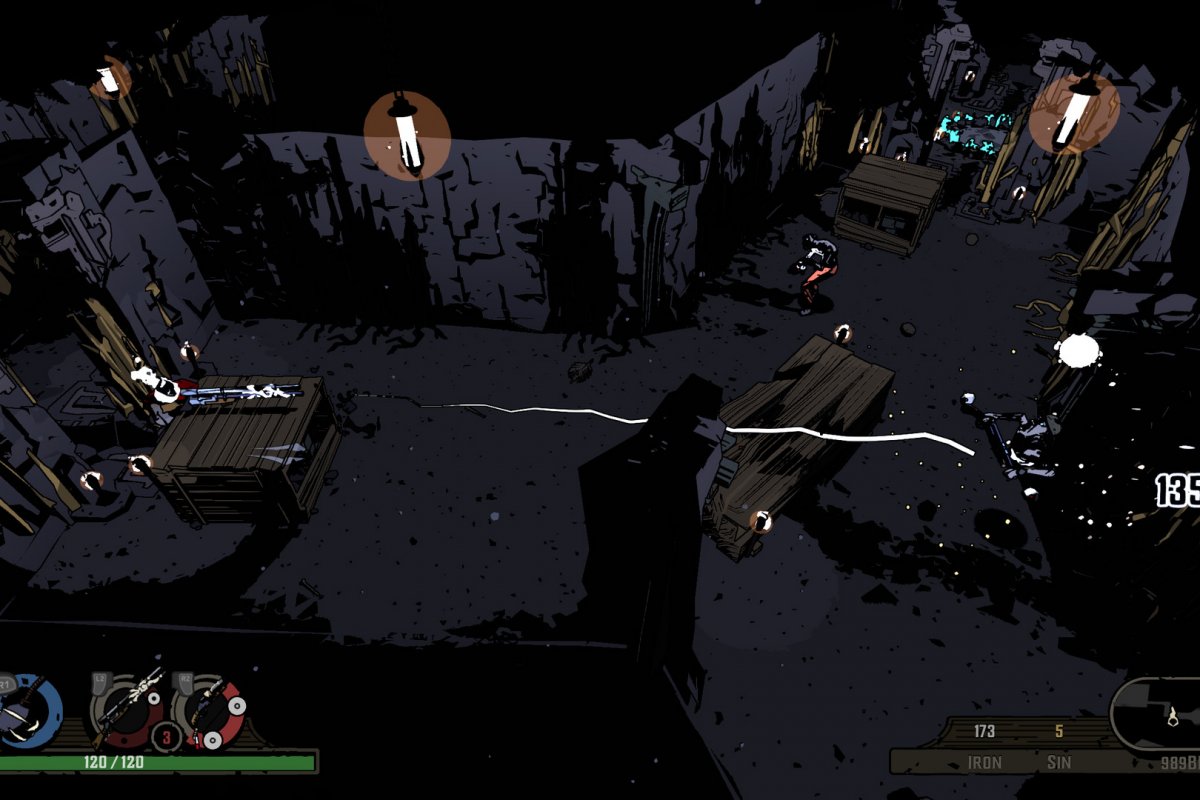Select the blue ability slot with claws
Screen dimensions: 1200x800
tap(28, 711)
